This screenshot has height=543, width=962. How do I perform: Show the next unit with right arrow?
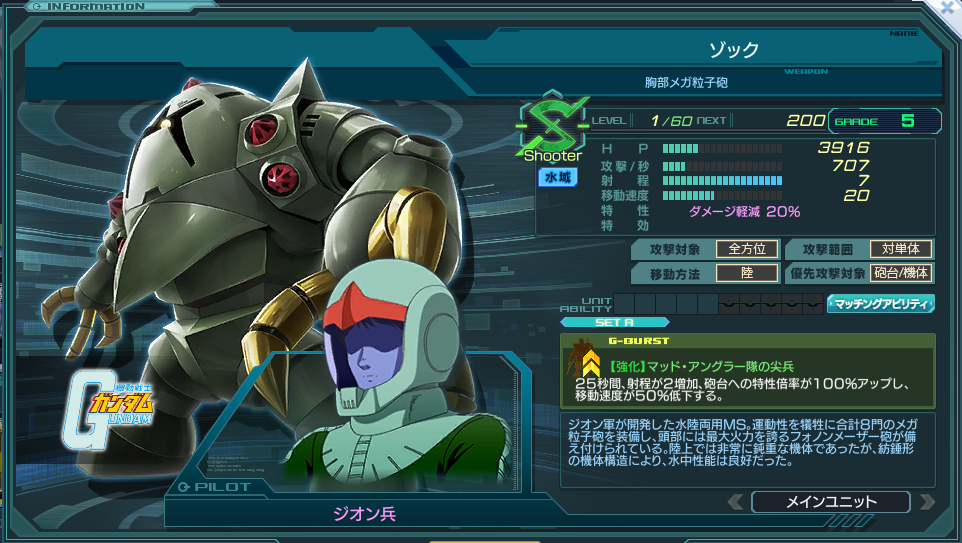[x=926, y=501]
